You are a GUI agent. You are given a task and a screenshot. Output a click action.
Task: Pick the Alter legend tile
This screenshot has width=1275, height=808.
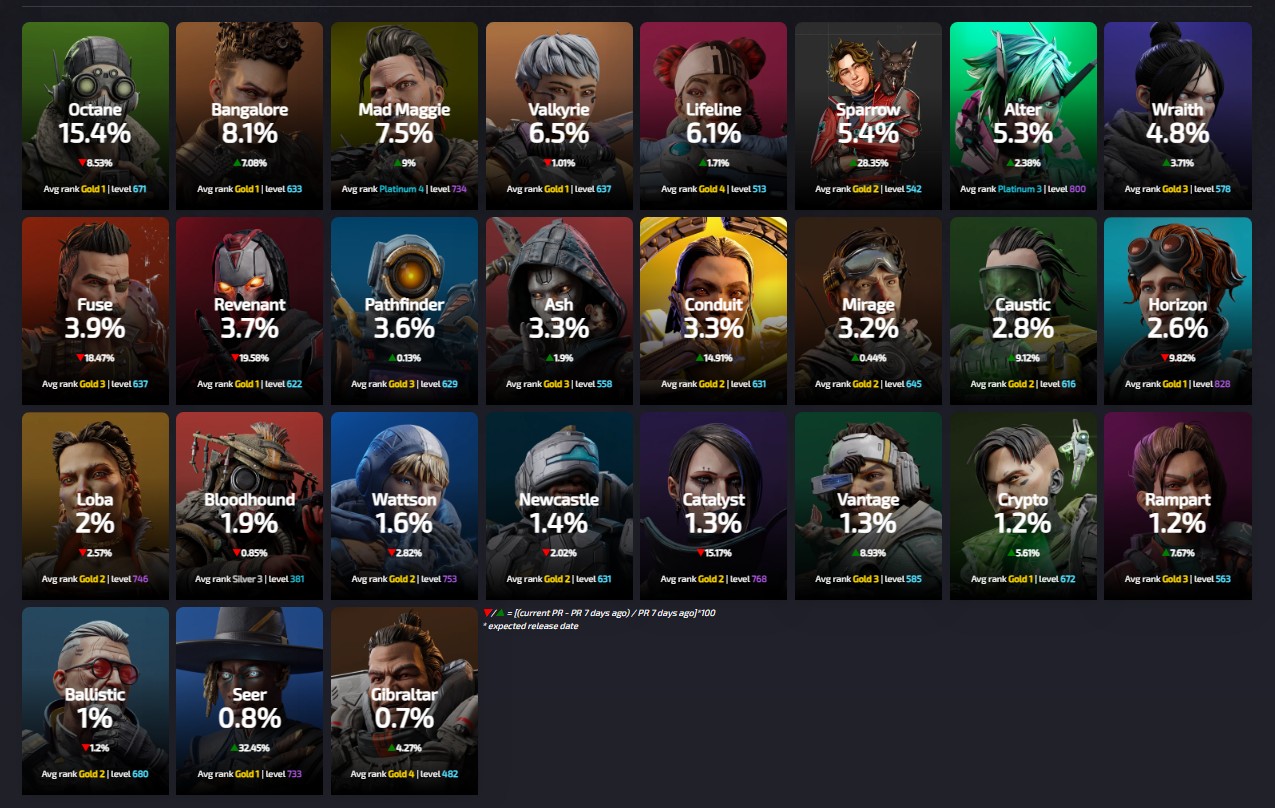[1023, 116]
